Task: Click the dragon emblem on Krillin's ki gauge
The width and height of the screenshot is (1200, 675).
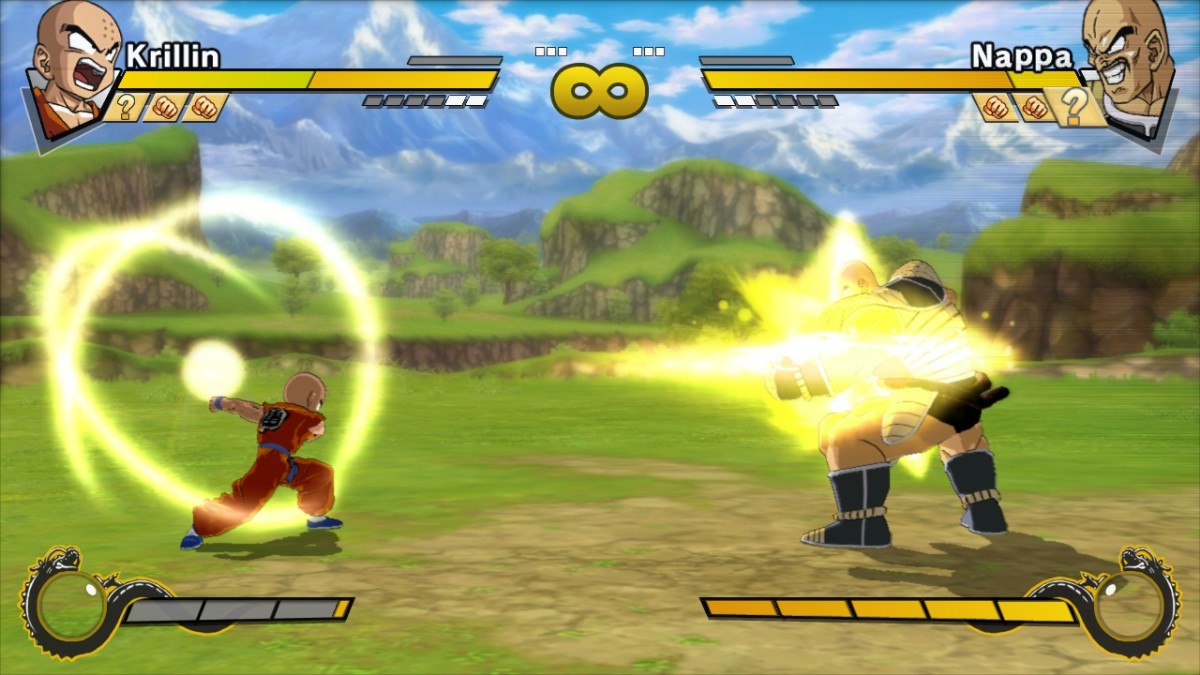Action: [x=64, y=603]
